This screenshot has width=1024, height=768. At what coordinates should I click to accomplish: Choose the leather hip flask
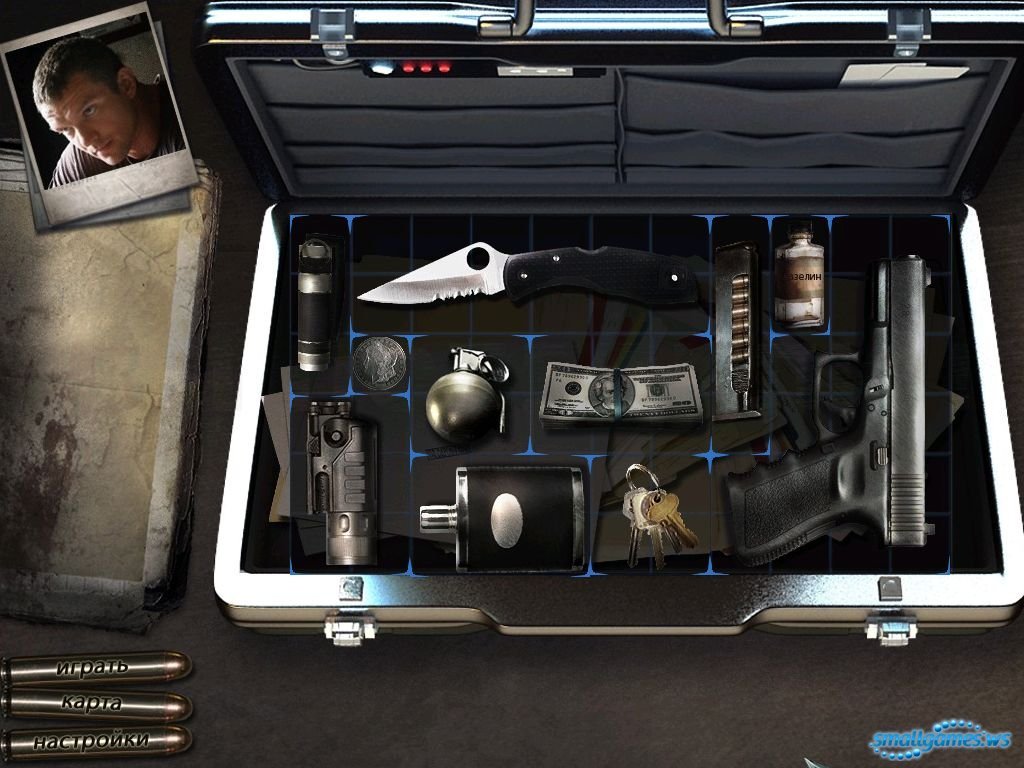coord(507,517)
